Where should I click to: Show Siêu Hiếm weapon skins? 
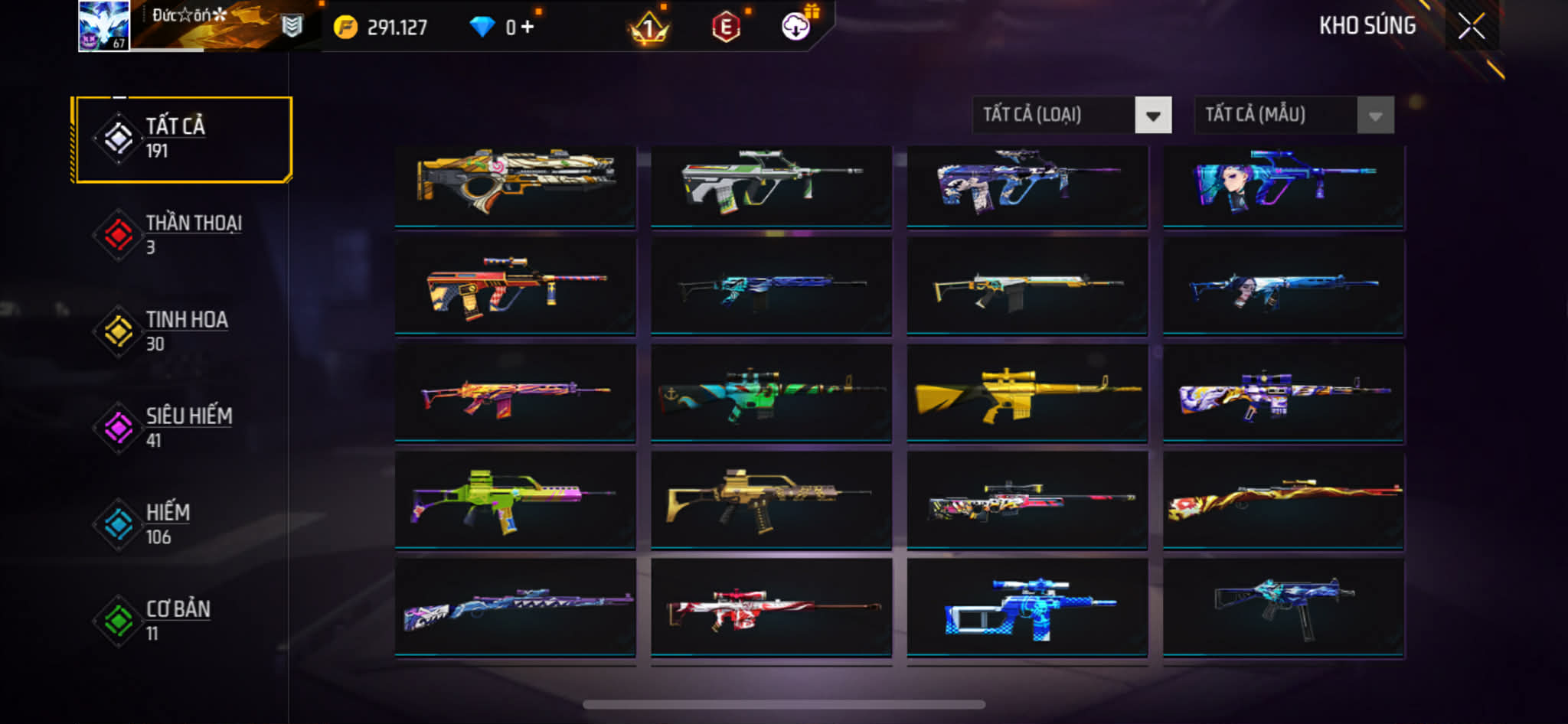click(182, 427)
